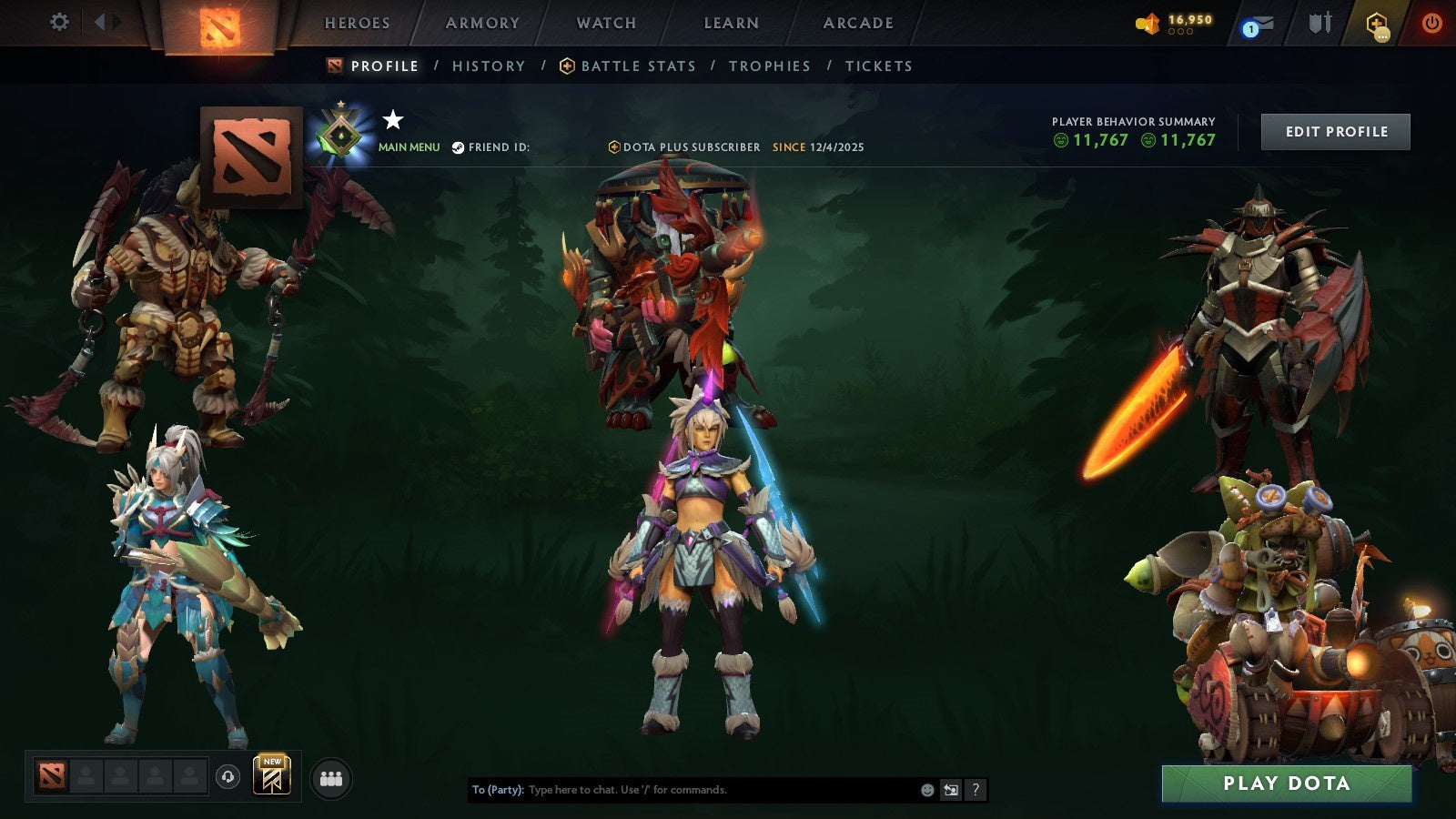
Task: Open the unread message inbox envelope
Action: tap(1260, 23)
